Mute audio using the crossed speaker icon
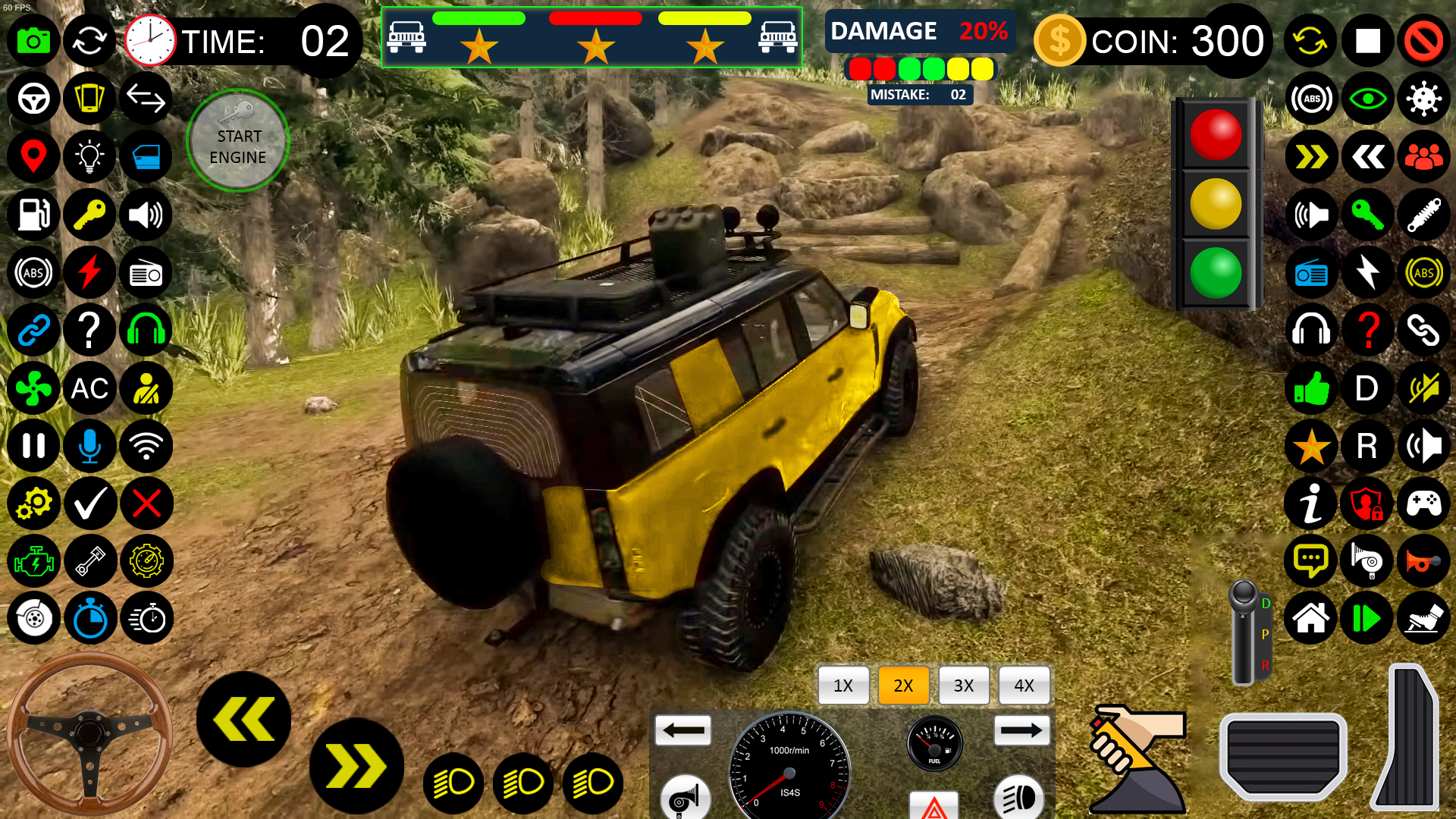Screen dimensions: 1456x819 point(1424,389)
